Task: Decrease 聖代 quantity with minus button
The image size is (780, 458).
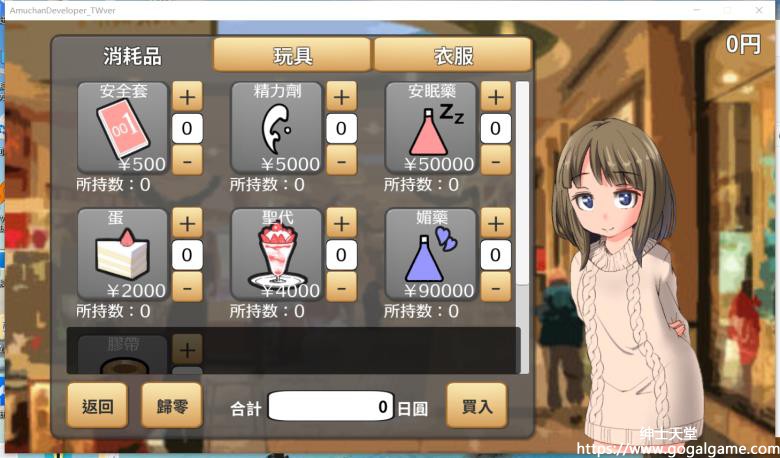Action: (341, 285)
